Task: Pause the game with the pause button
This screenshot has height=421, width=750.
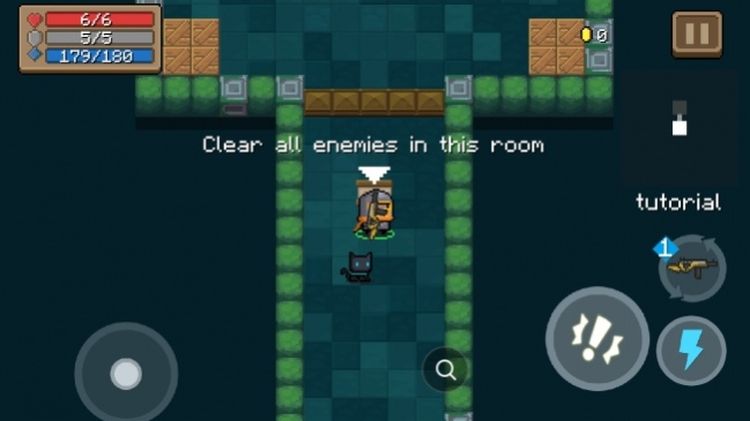Action: pyautogui.click(x=697, y=34)
